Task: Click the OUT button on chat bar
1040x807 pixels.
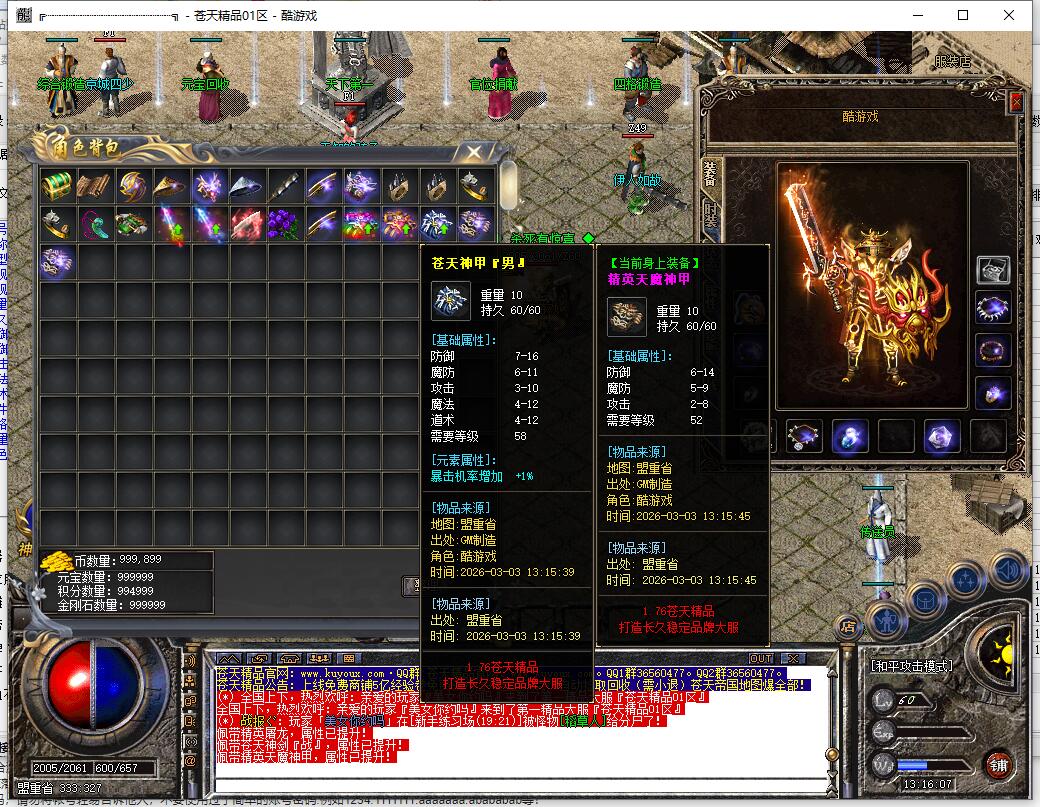Action: (x=761, y=658)
